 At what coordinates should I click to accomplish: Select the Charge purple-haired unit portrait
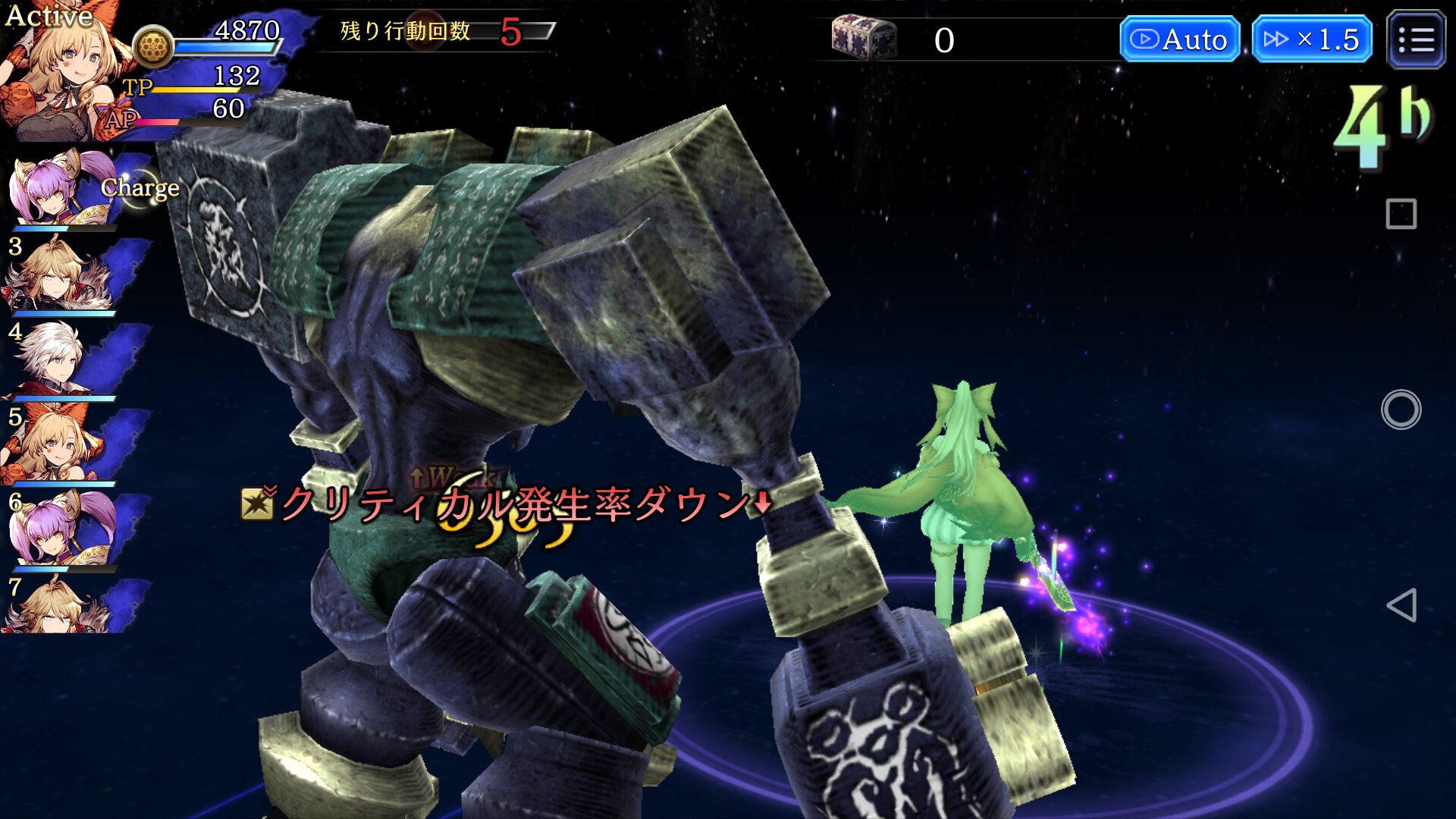(x=57, y=190)
